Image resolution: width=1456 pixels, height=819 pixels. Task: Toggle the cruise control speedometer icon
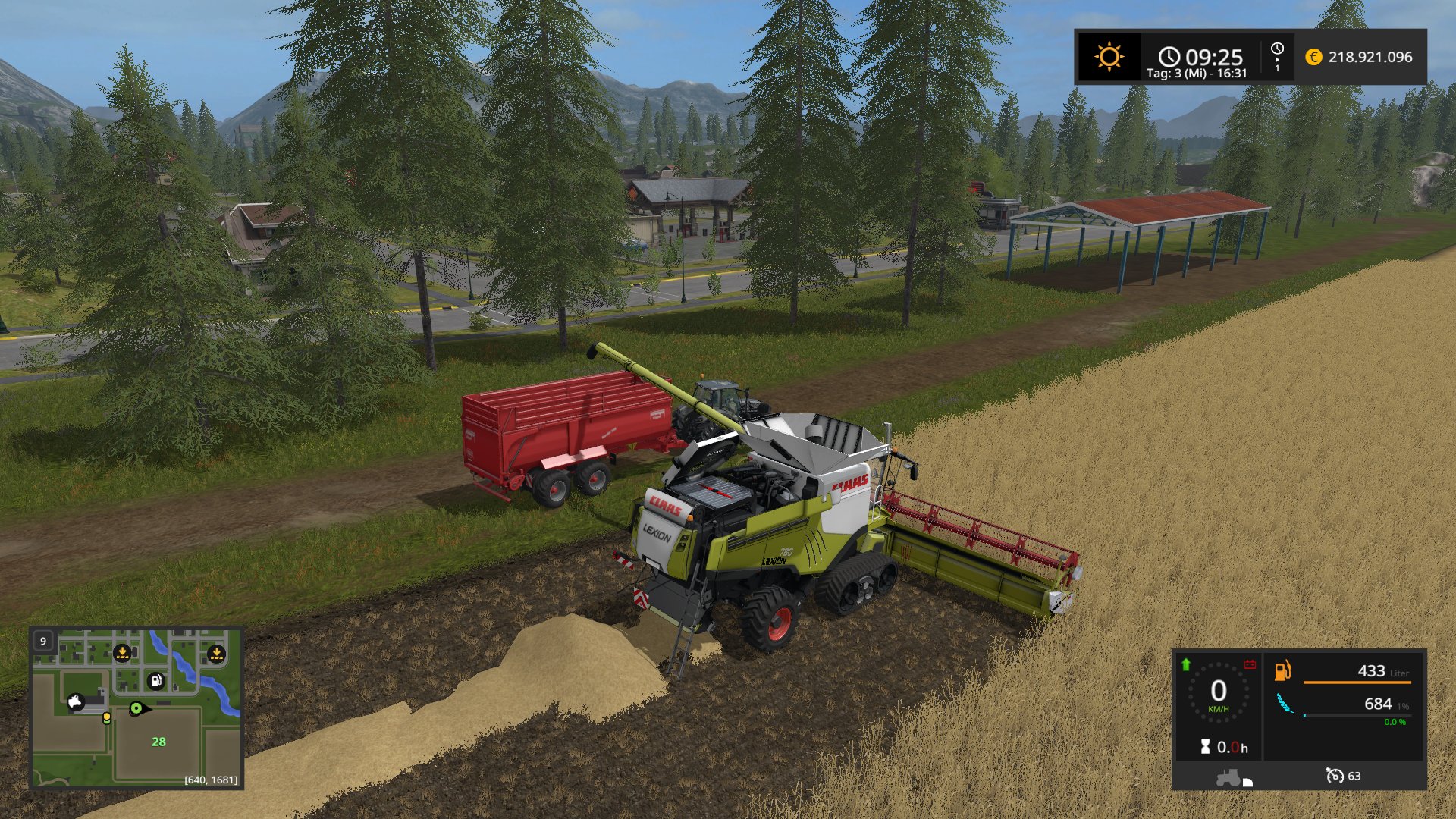pyautogui.click(x=1334, y=776)
